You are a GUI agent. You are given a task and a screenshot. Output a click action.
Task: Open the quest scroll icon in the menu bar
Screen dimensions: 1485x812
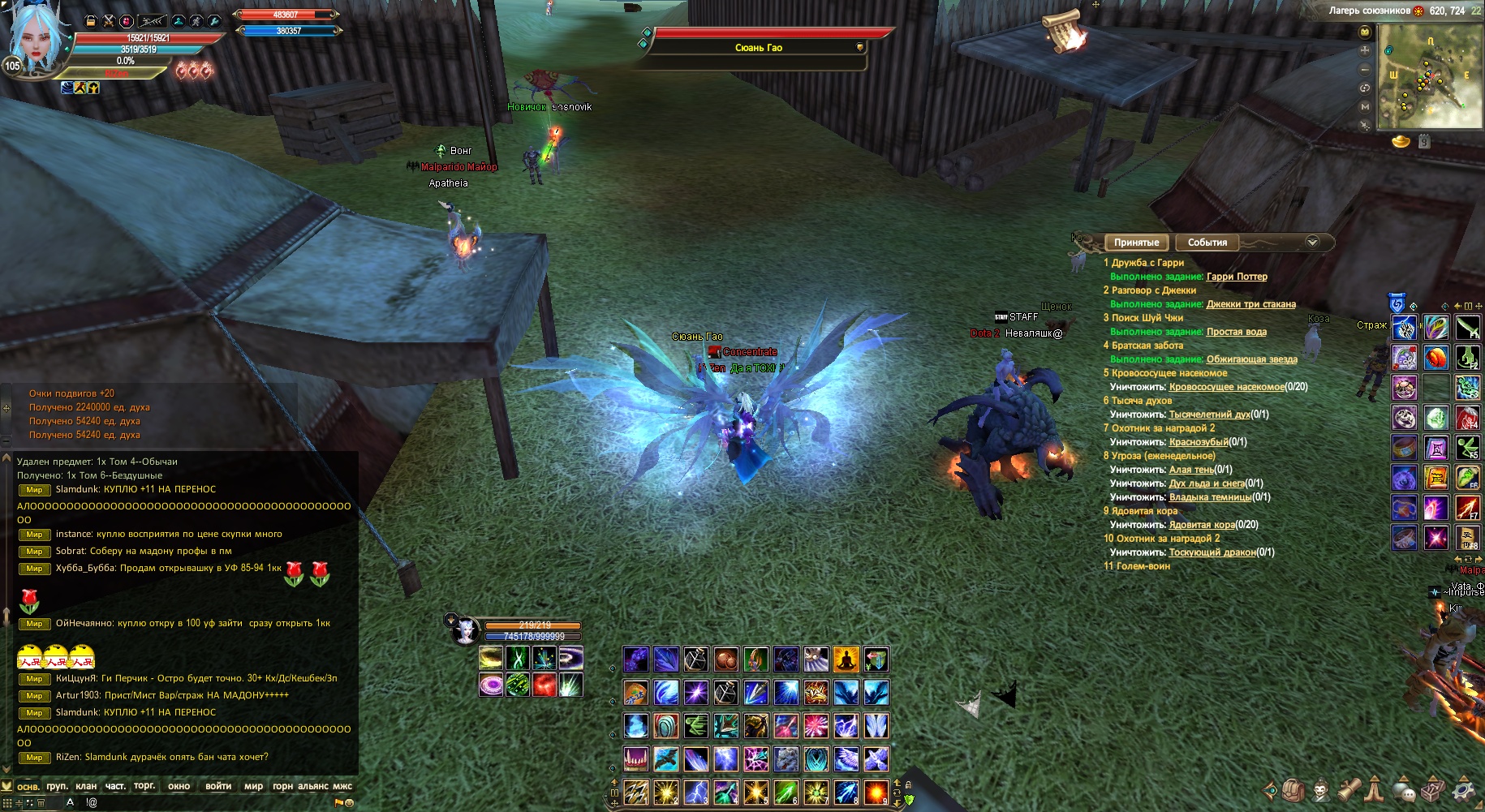click(x=1349, y=789)
